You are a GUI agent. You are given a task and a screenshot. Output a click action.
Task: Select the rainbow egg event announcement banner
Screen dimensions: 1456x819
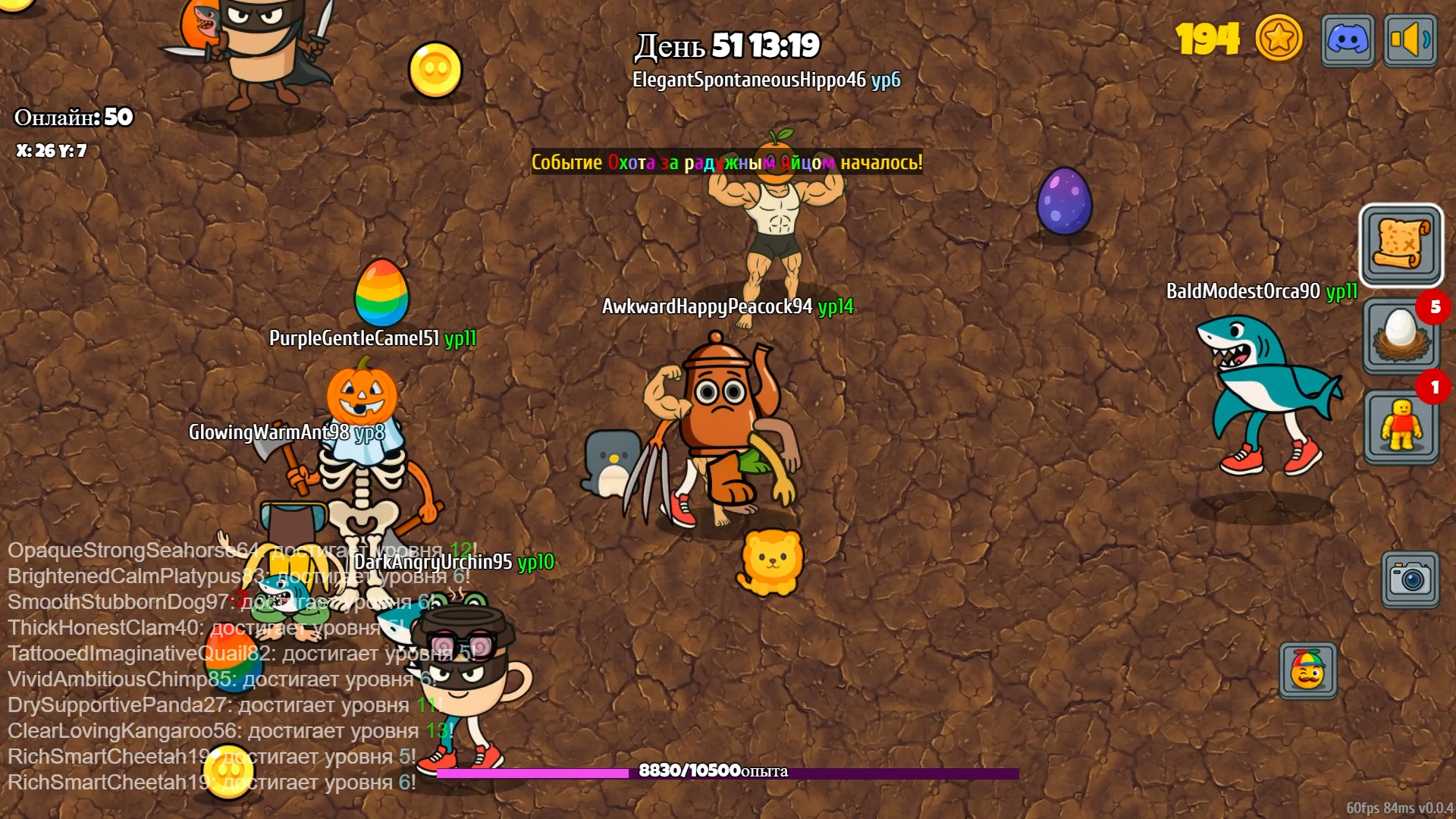point(726,162)
